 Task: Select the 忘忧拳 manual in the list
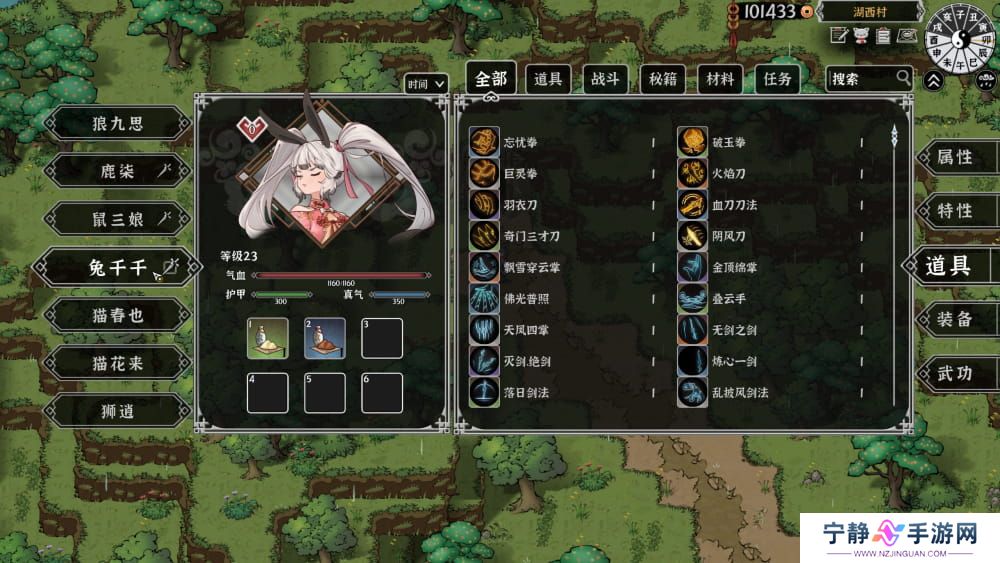pyautogui.click(x=526, y=143)
